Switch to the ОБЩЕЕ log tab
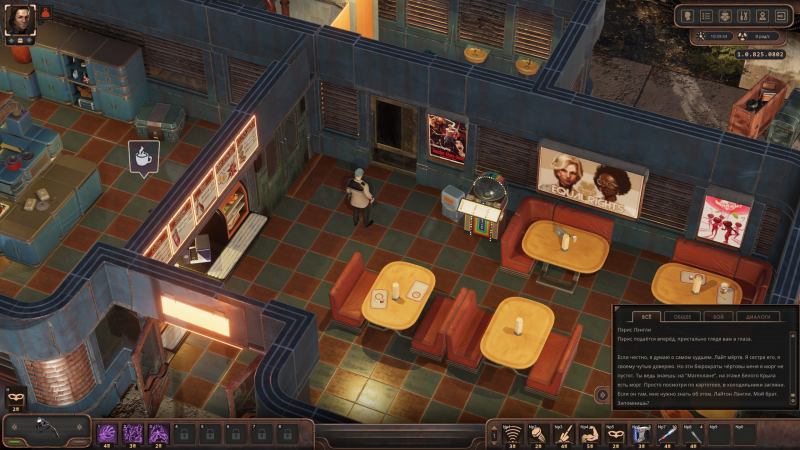800x450 pixels. (681, 316)
